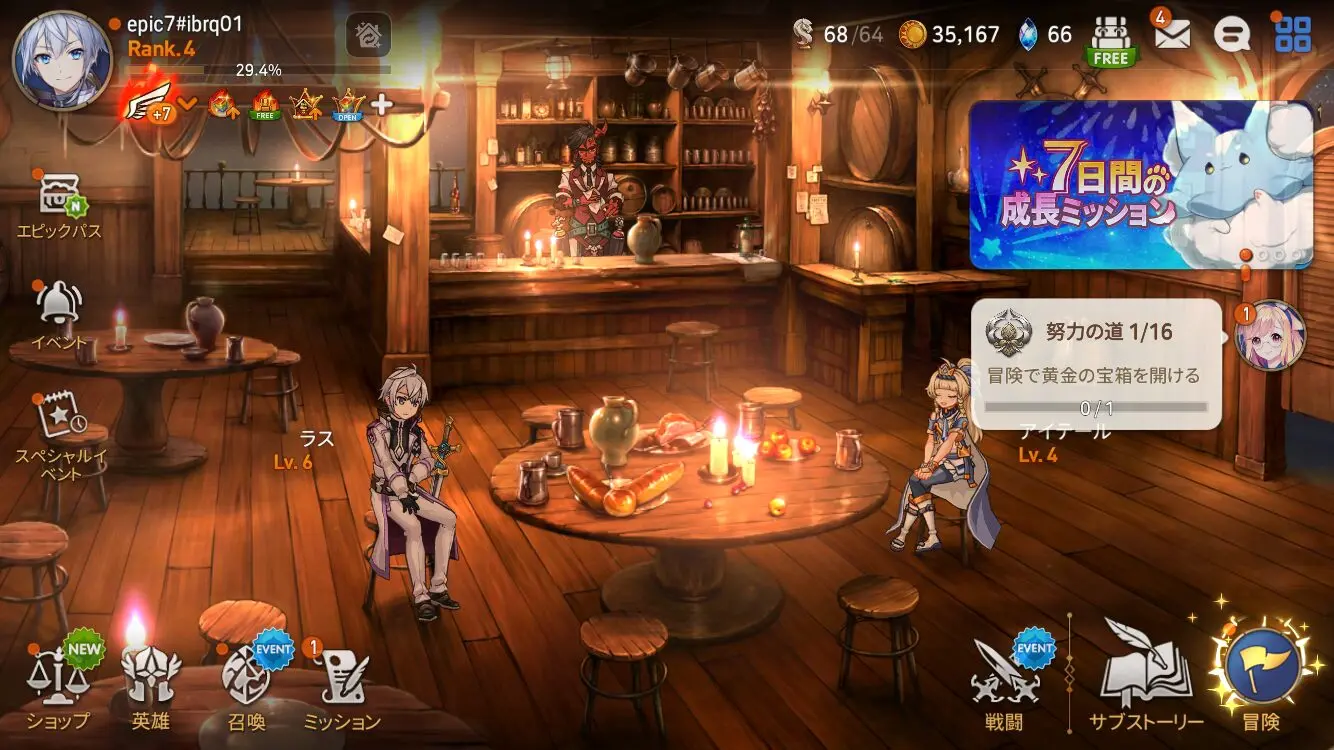Open the FREE gift box icon

point(1110,40)
